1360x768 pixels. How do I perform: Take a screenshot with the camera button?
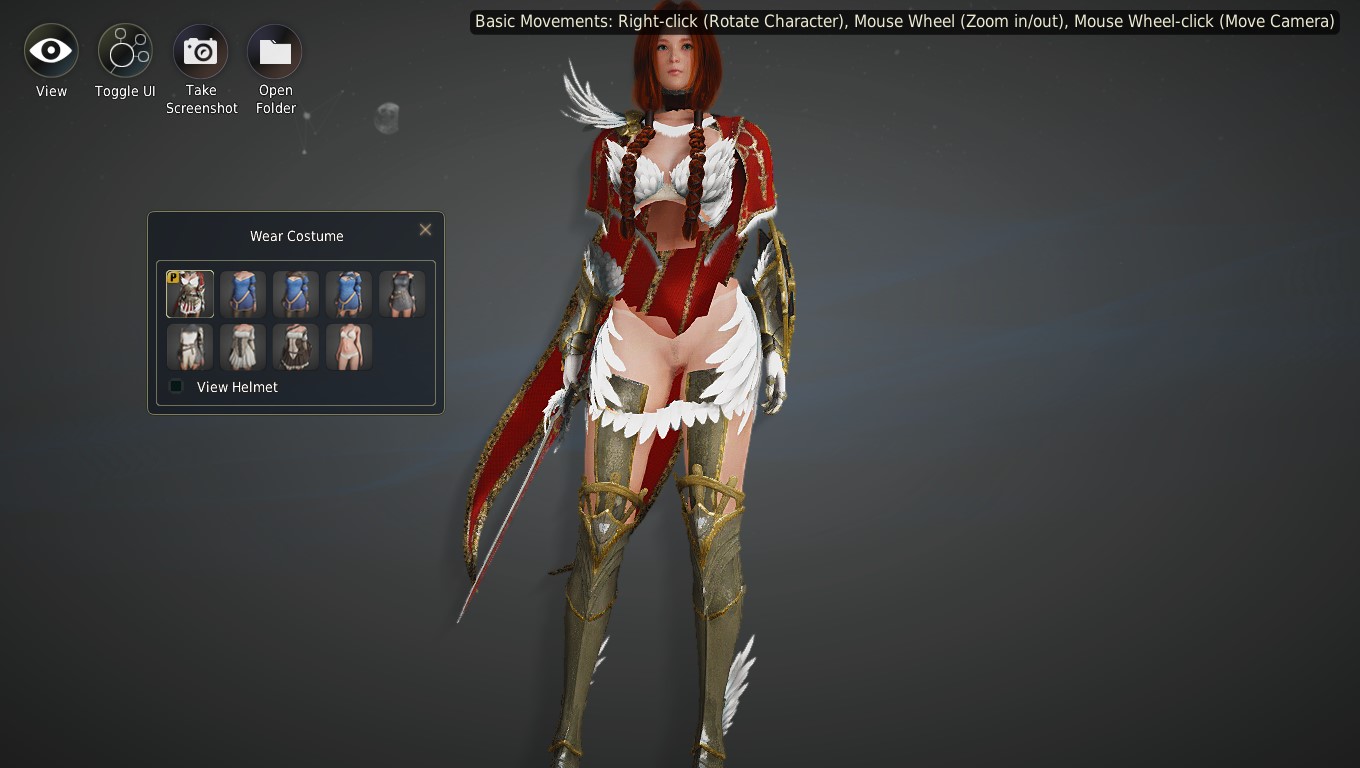coord(200,51)
